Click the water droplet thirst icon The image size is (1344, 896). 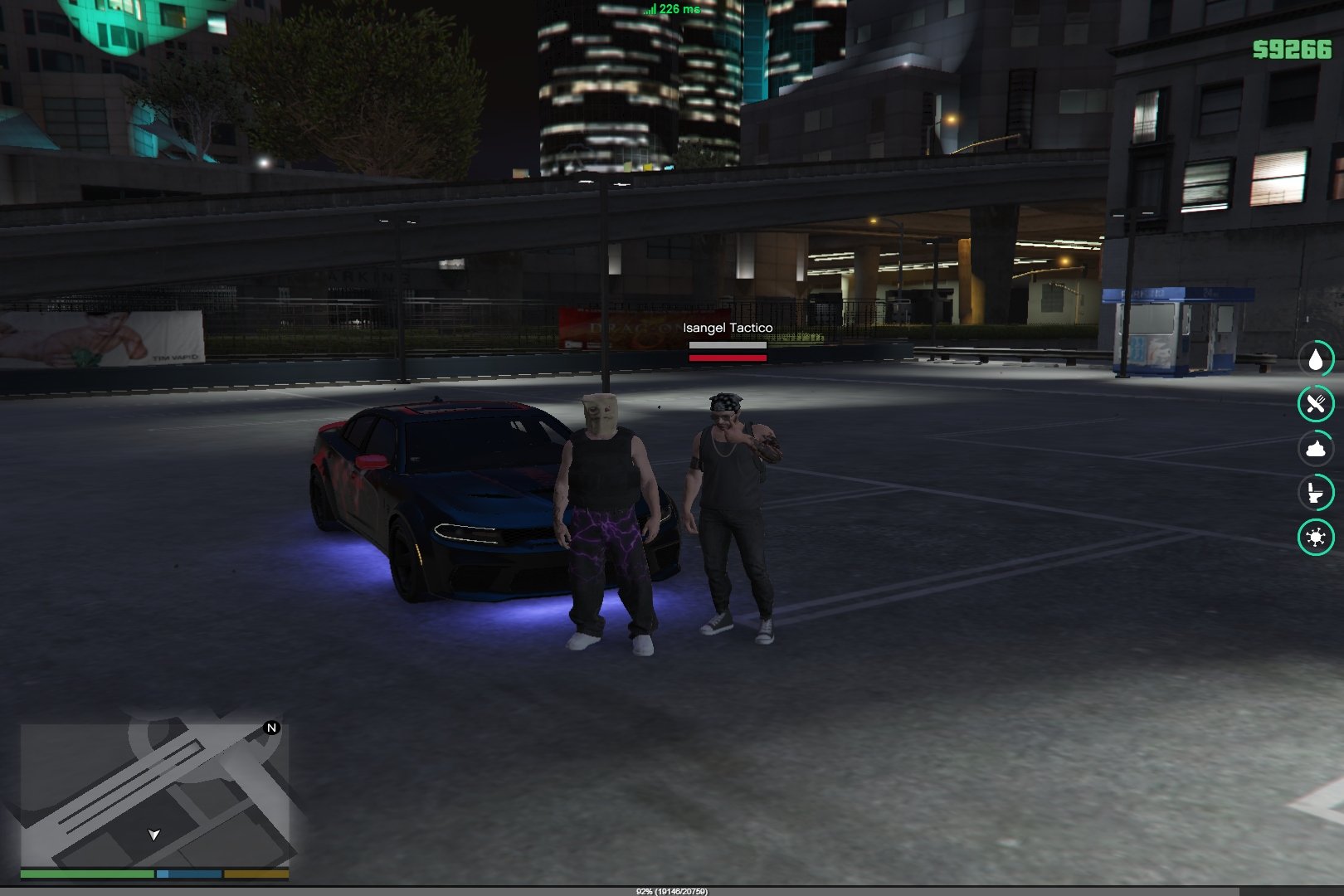tap(1315, 359)
